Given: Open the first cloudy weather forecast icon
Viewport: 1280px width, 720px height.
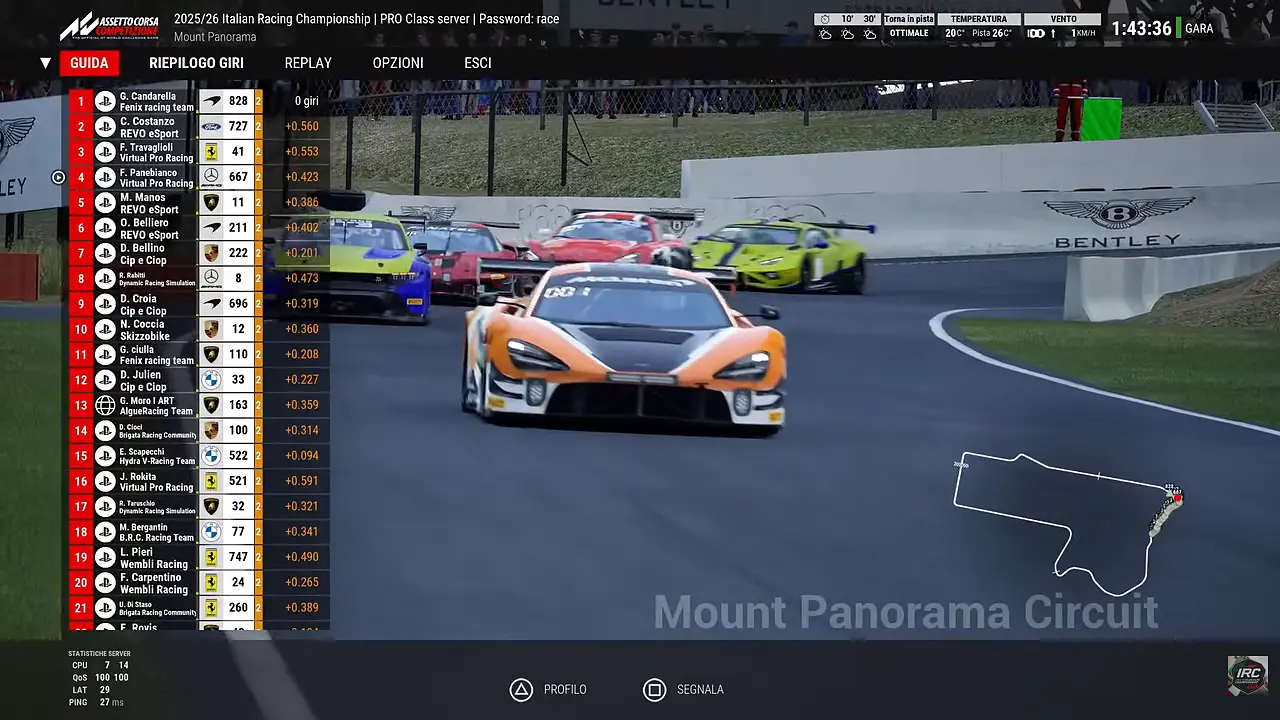Looking at the screenshot, I should click(x=826, y=35).
